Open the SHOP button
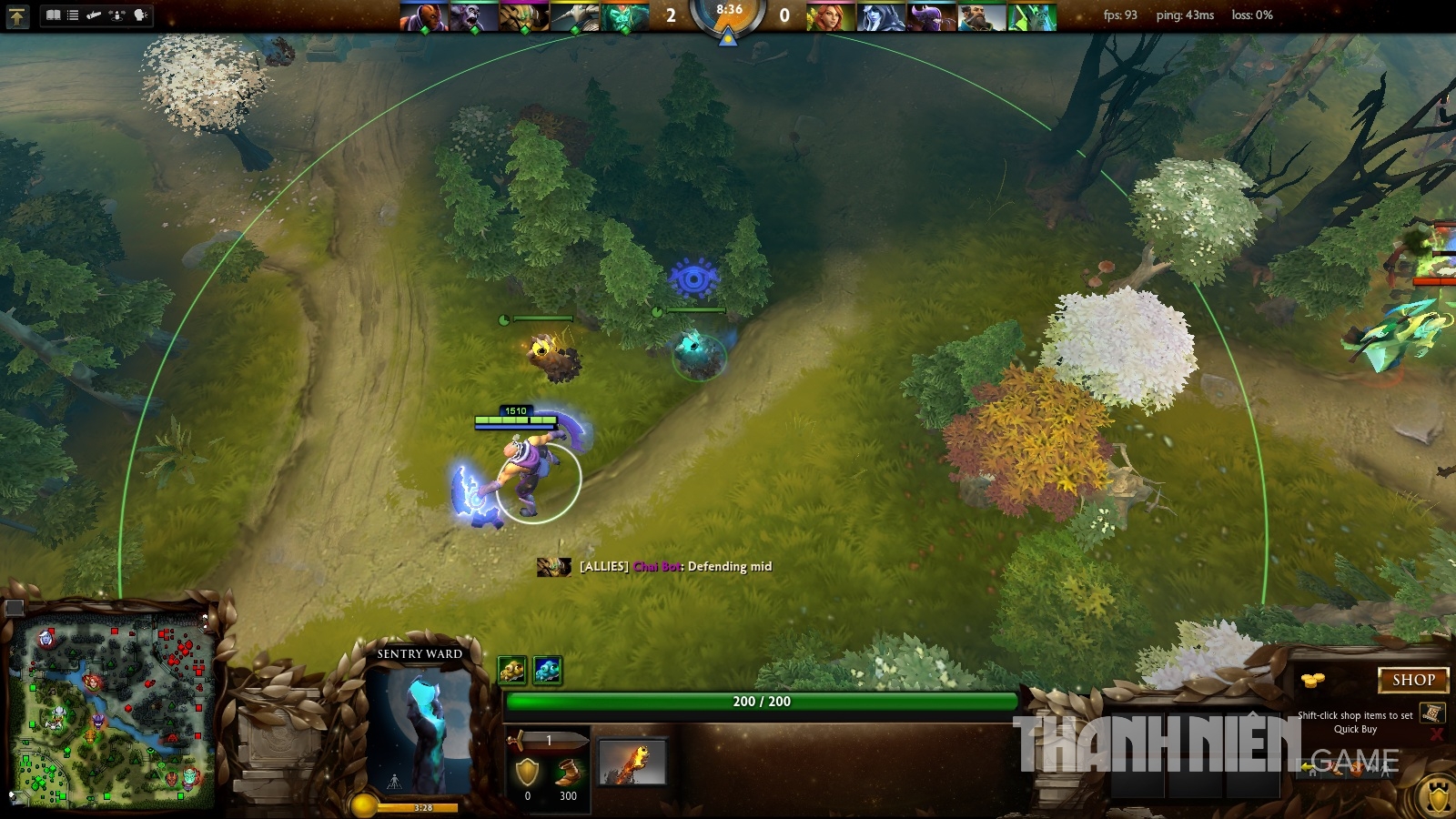The image size is (1456, 819). click(x=1412, y=680)
